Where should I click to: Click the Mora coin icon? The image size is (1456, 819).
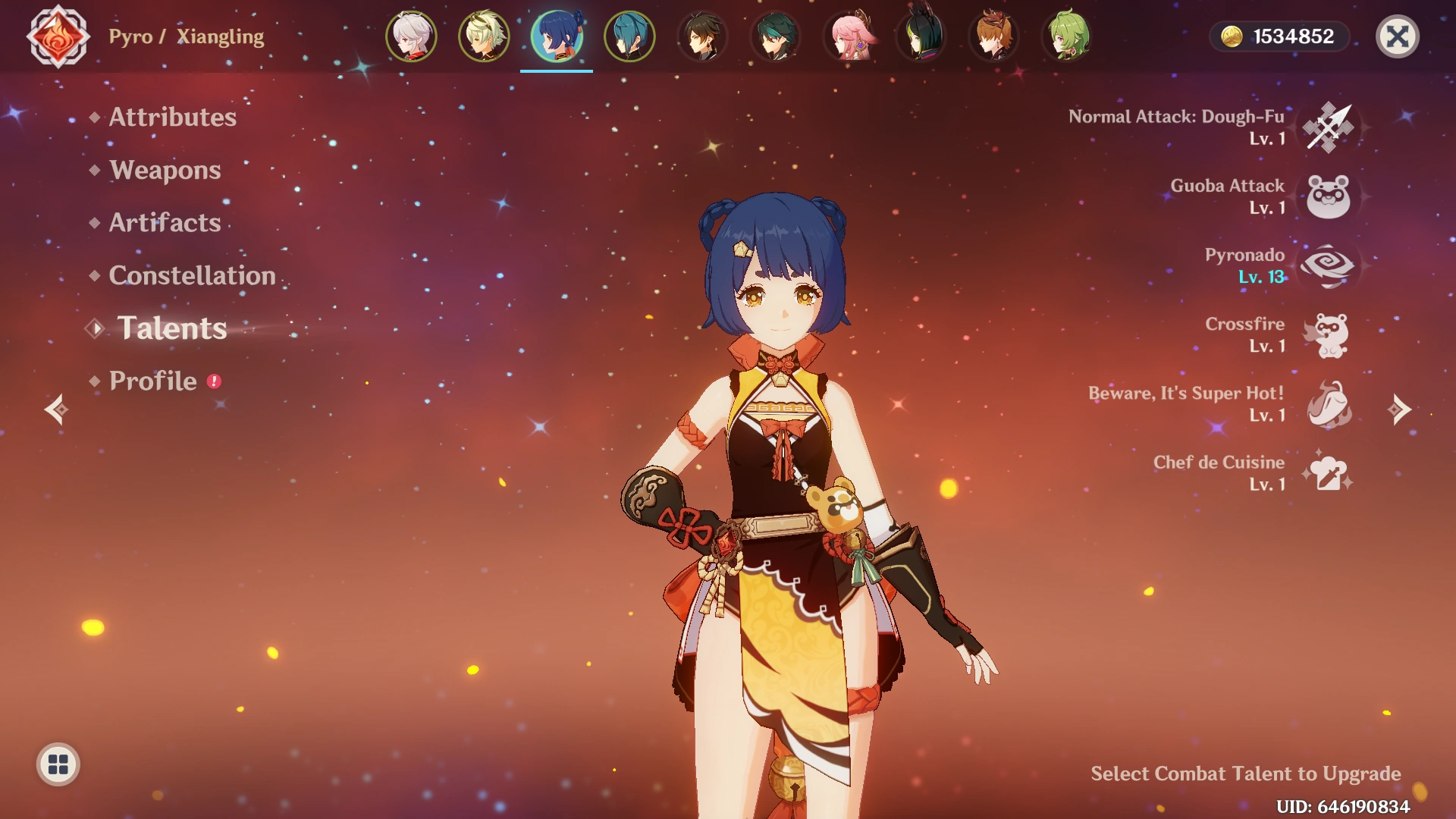click(1232, 35)
